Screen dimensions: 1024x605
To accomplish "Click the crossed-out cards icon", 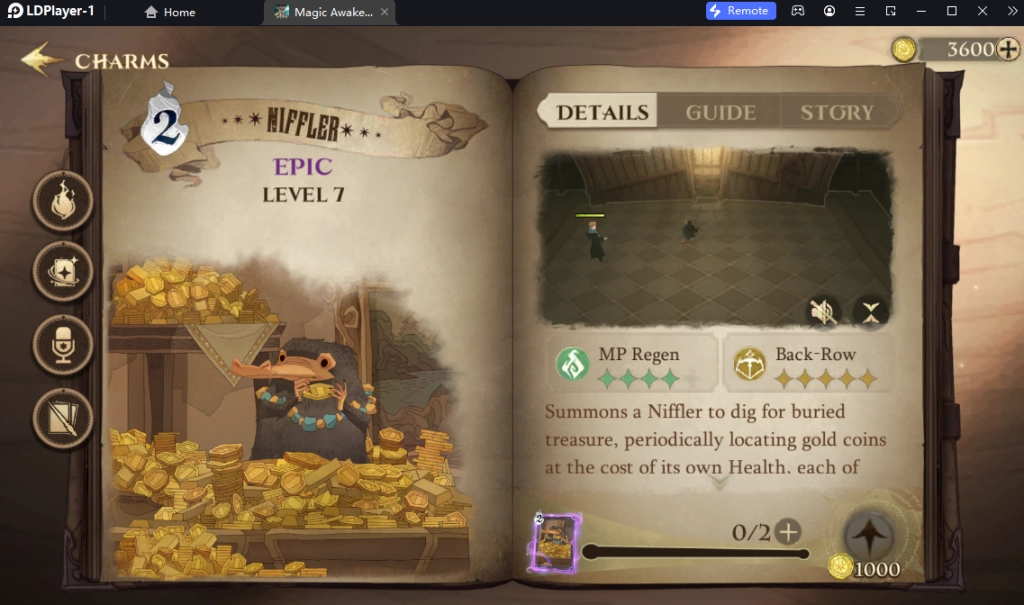I will pos(63,416).
